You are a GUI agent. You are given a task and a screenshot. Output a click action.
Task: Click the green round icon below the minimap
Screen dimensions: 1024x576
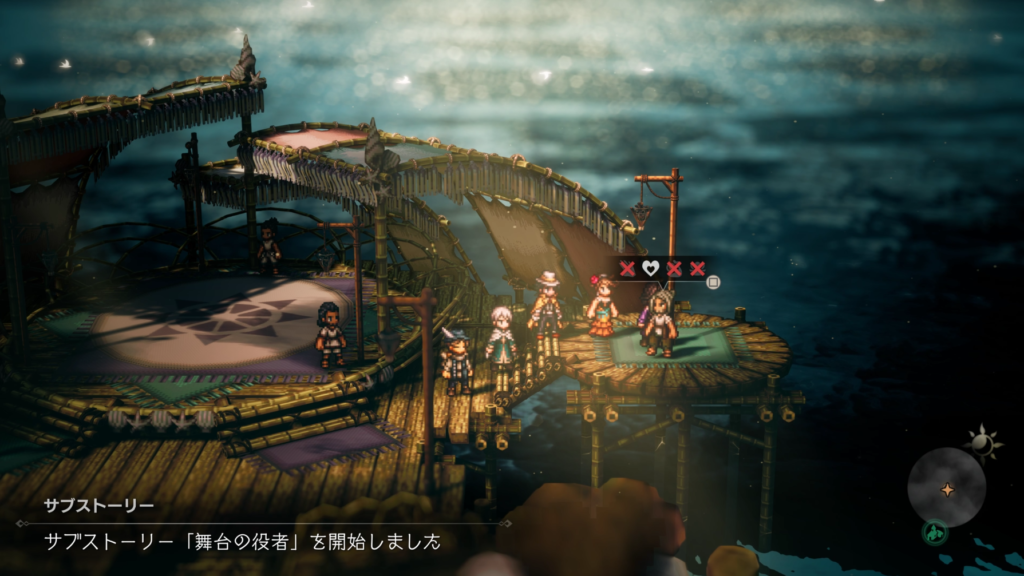tap(934, 533)
